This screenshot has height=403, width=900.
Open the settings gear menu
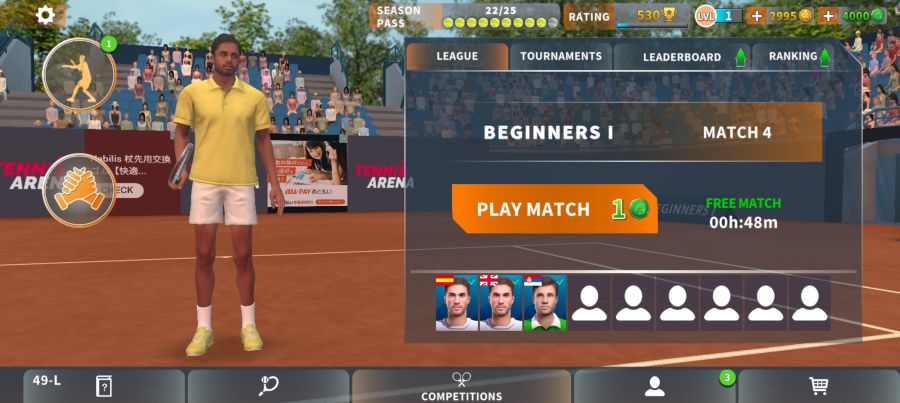[46, 15]
